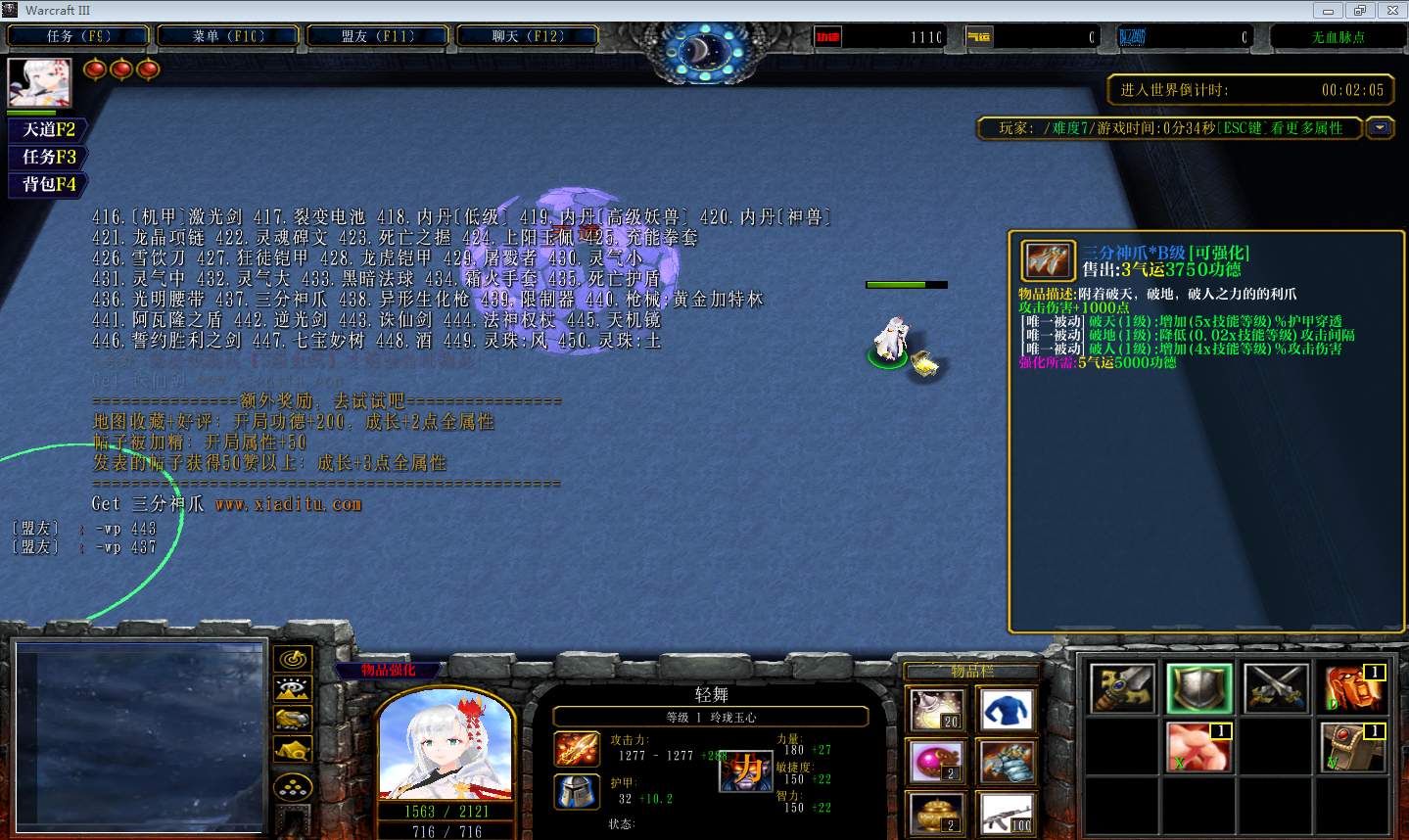Viewport: 1409px width, 840px height.
Task: Open the 任务 (F9) quests menu
Action: tap(78, 36)
